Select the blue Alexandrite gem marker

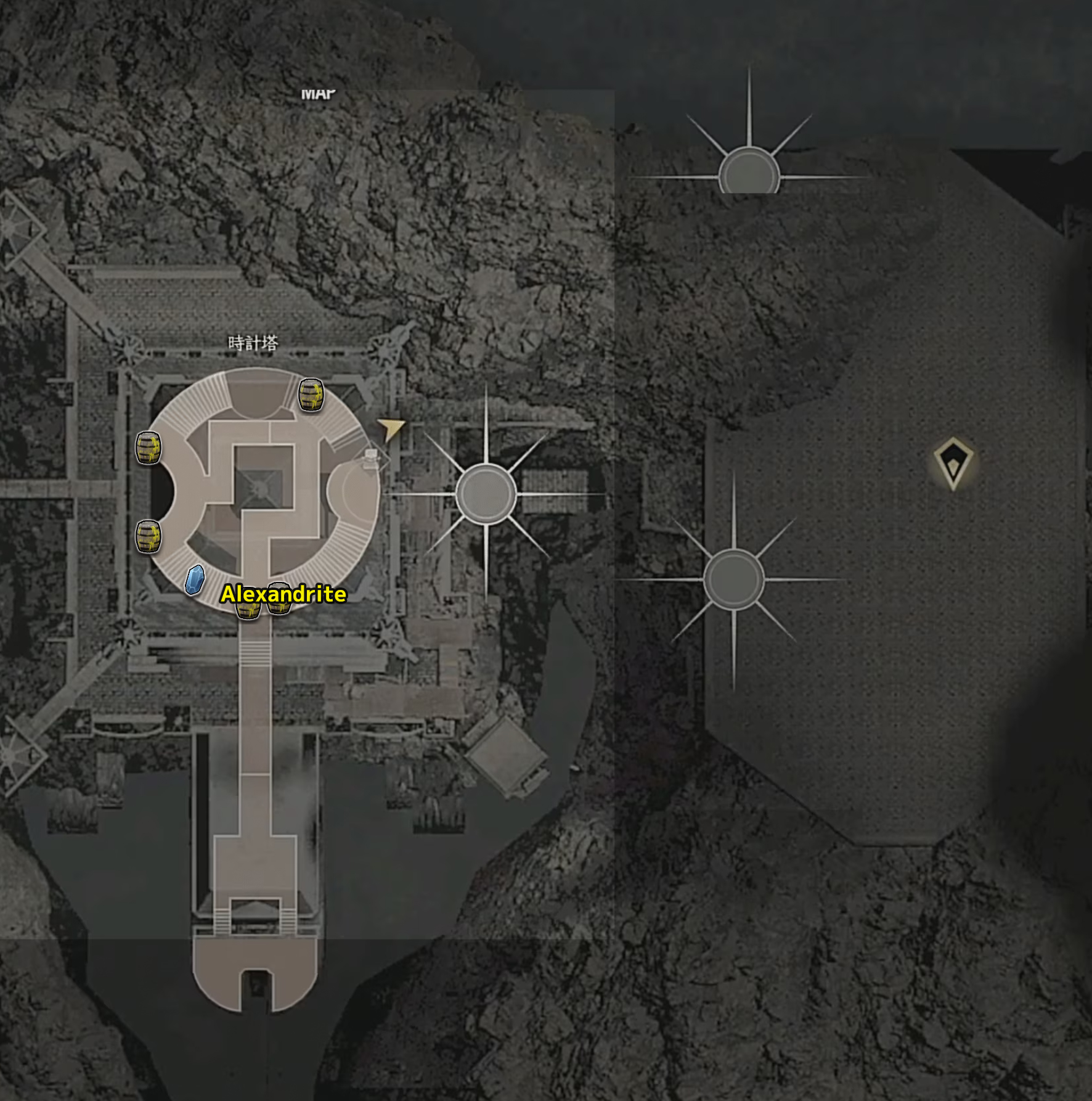point(195,579)
